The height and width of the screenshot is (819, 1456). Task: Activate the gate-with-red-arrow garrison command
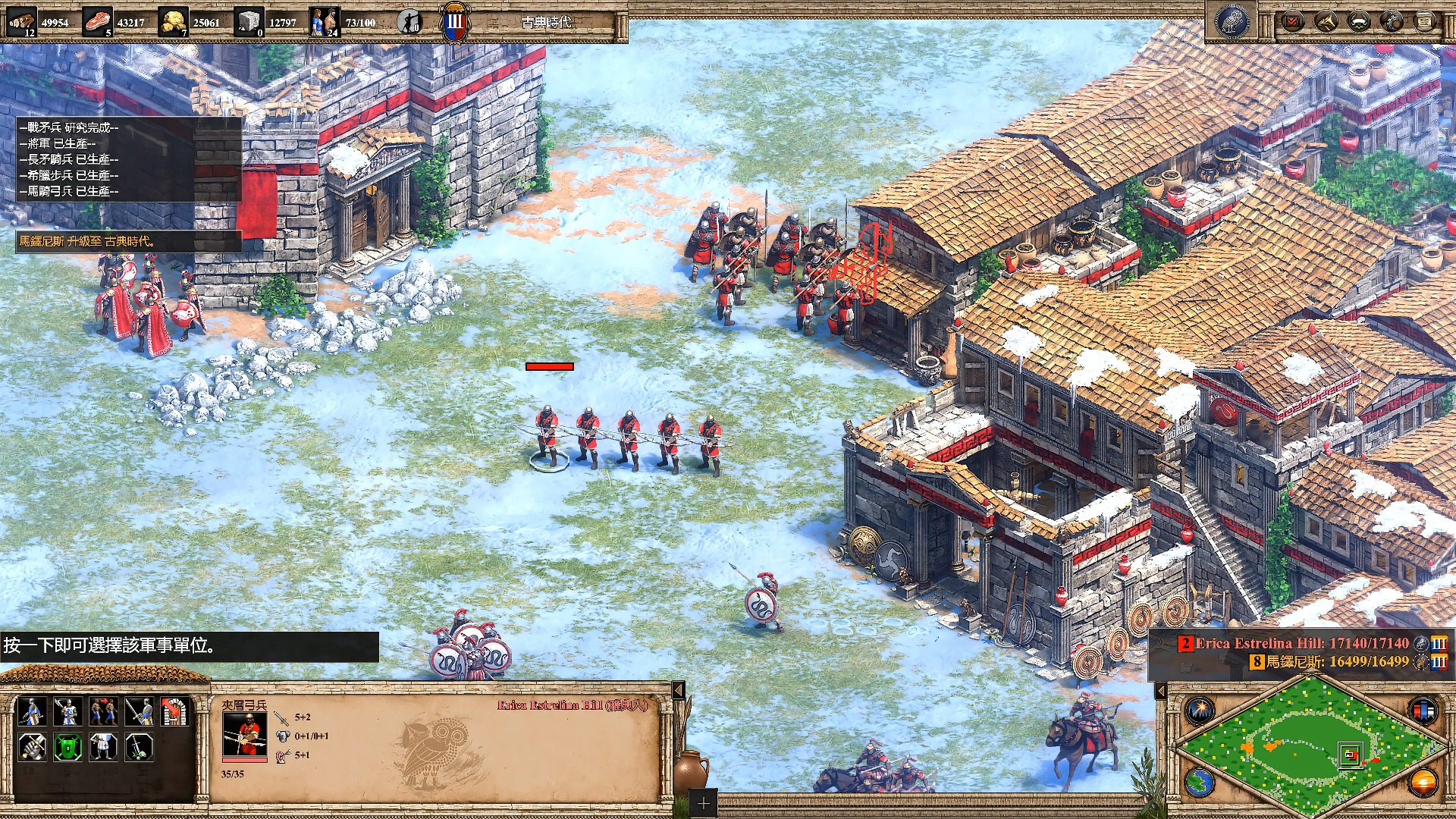tap(175, 712)
